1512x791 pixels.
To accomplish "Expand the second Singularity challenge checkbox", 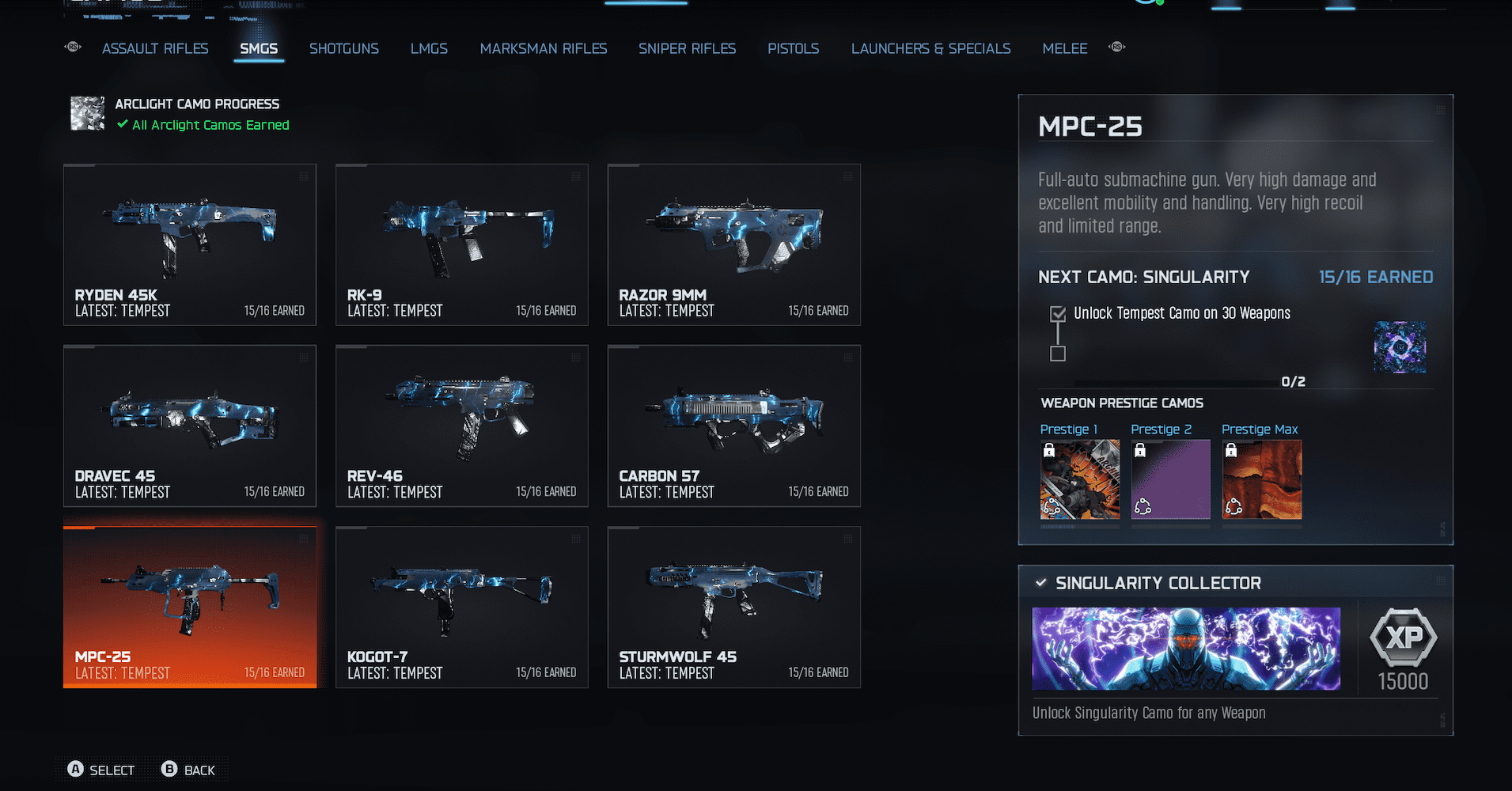I will click(1058, 354).
